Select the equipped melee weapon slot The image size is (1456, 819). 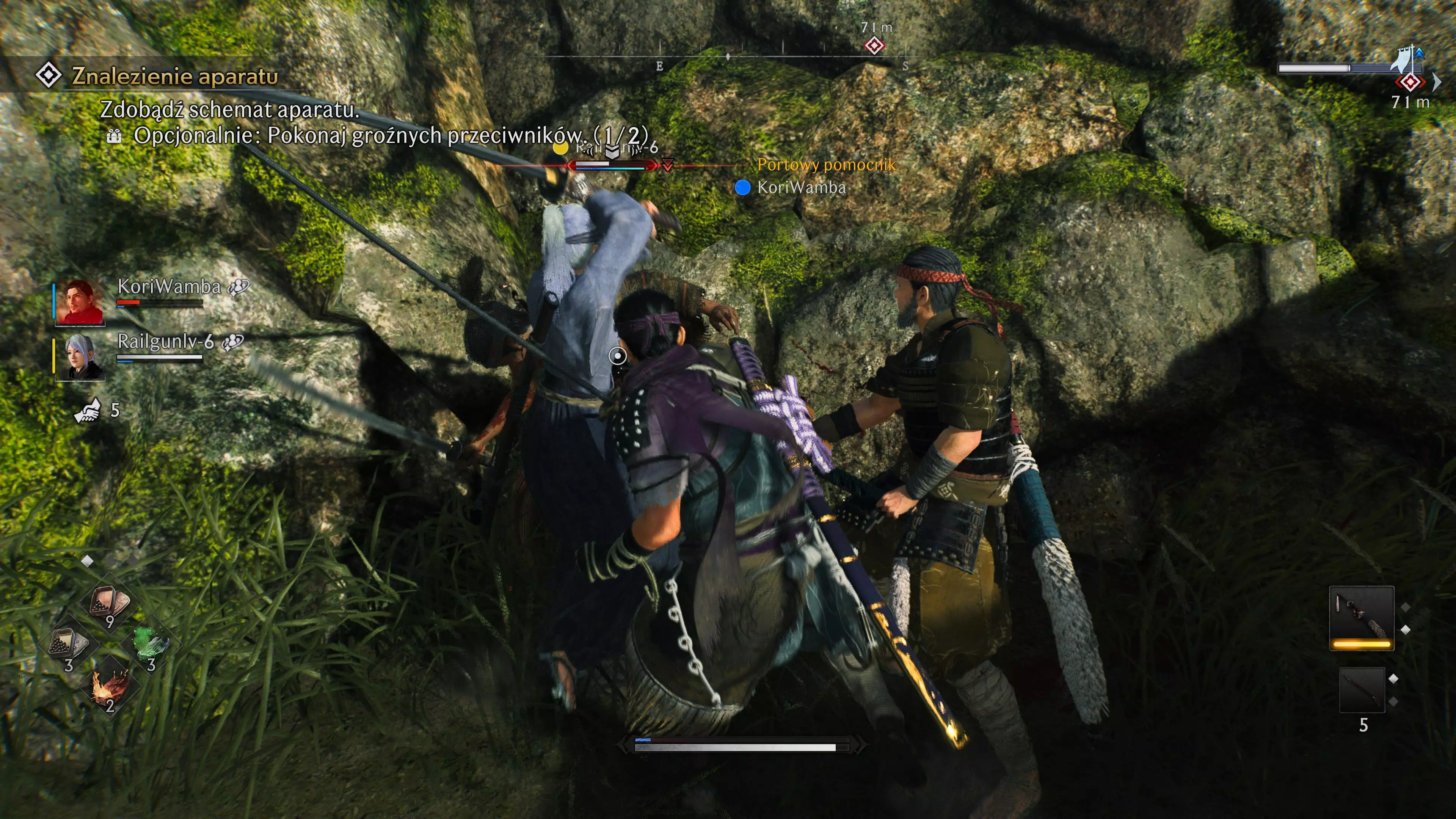1361,618
